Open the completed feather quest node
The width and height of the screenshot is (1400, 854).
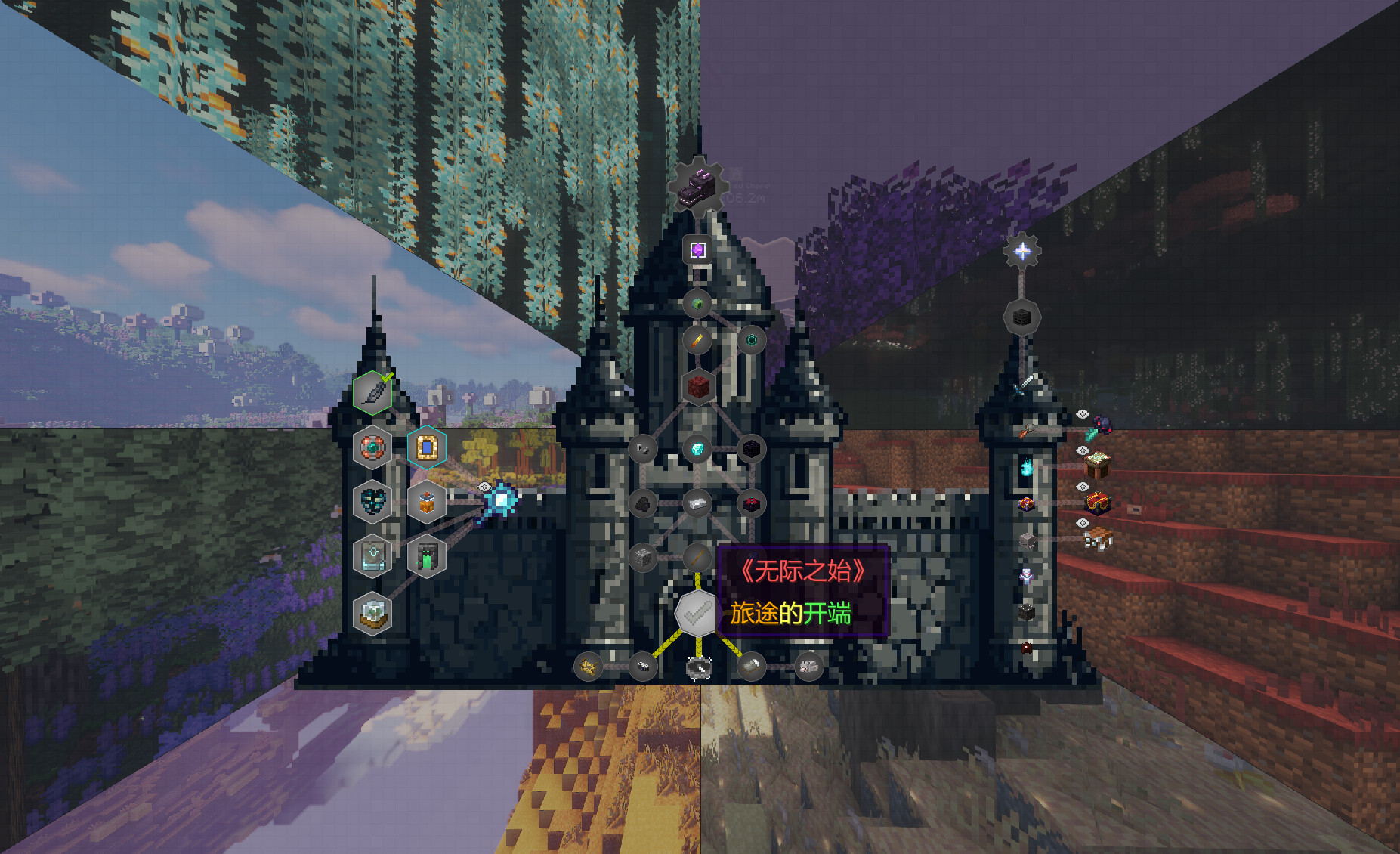(x=372, y=392)
